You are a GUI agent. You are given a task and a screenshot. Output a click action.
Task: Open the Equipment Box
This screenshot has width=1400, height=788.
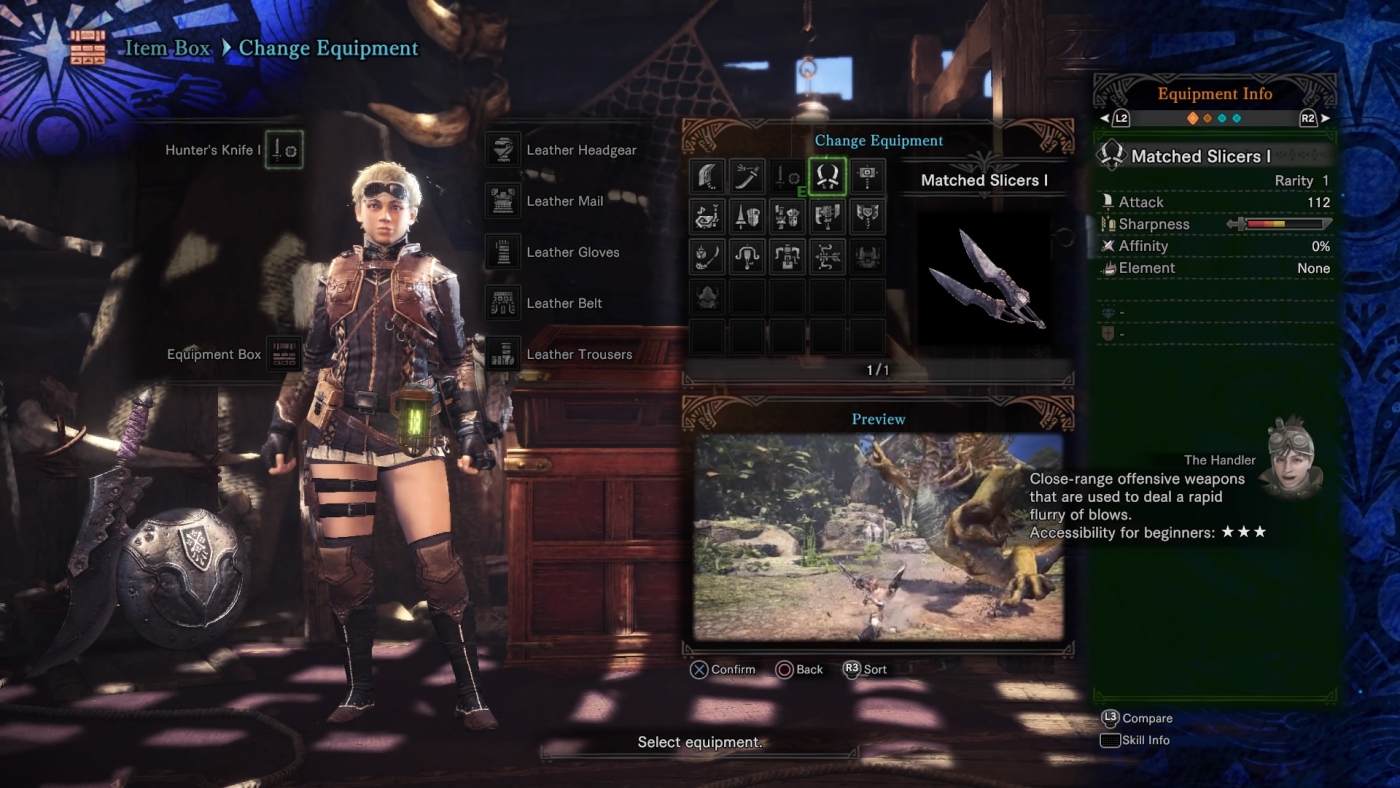click(283, 354)
